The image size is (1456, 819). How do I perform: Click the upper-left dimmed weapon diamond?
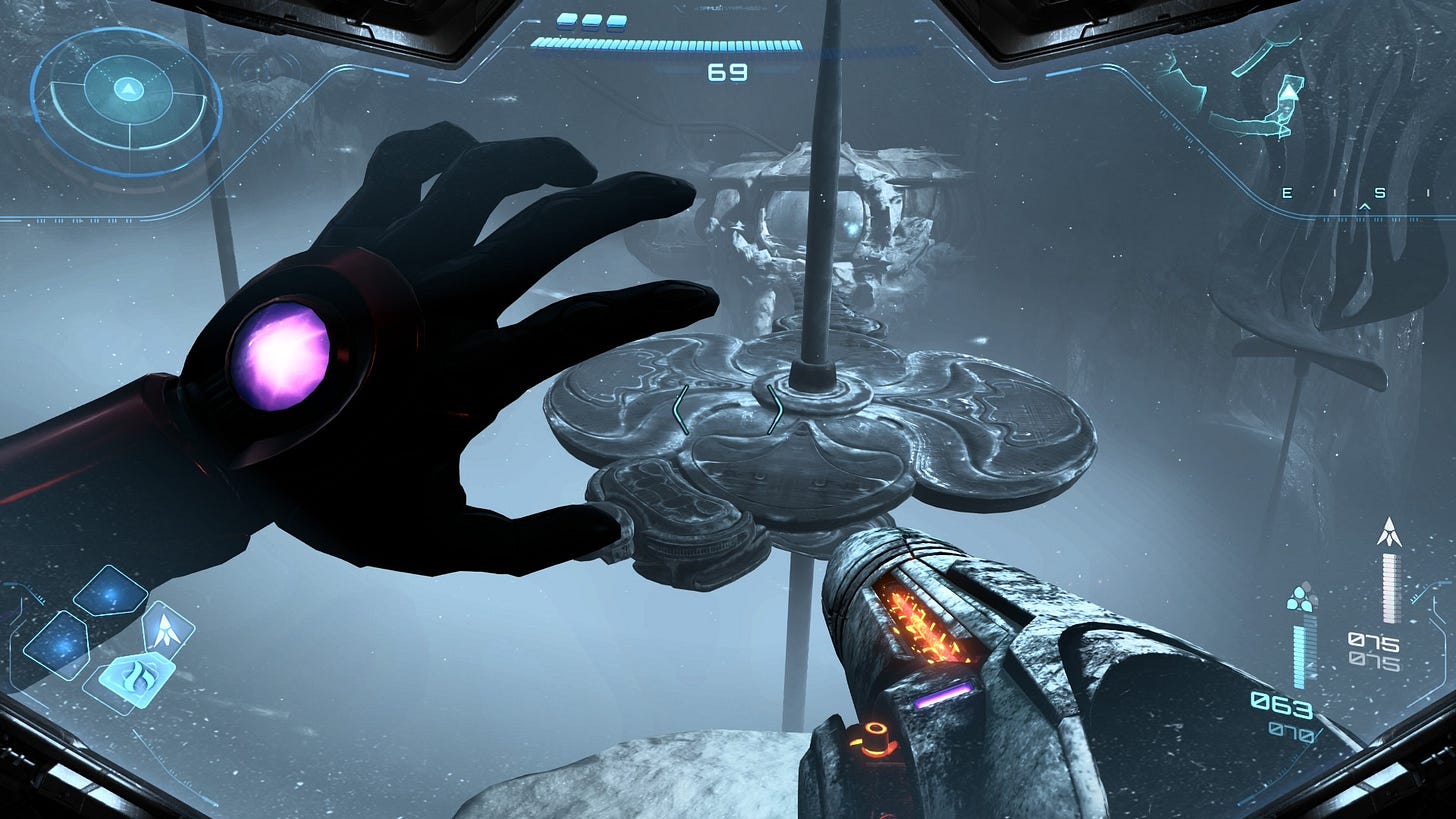110,593
